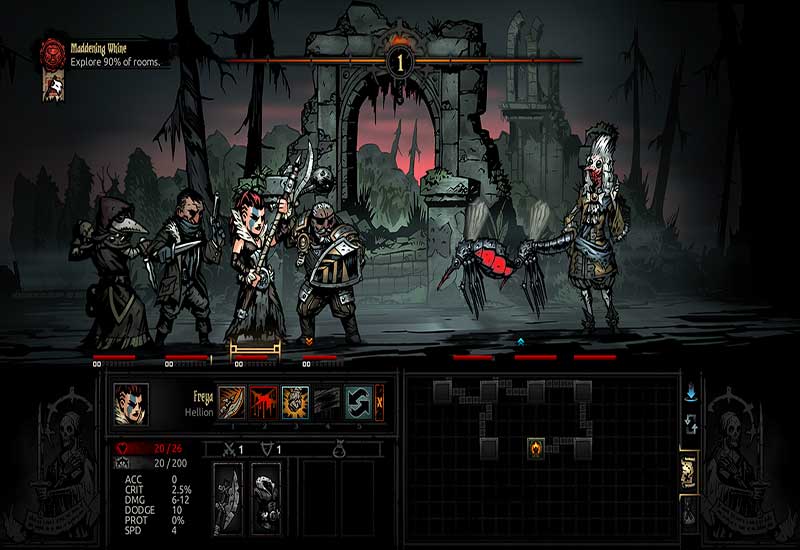Image resolution: width=800 pixels, height=550 pixels.
Task: Click the swap arrows button beside map
Action: (690, 426)
